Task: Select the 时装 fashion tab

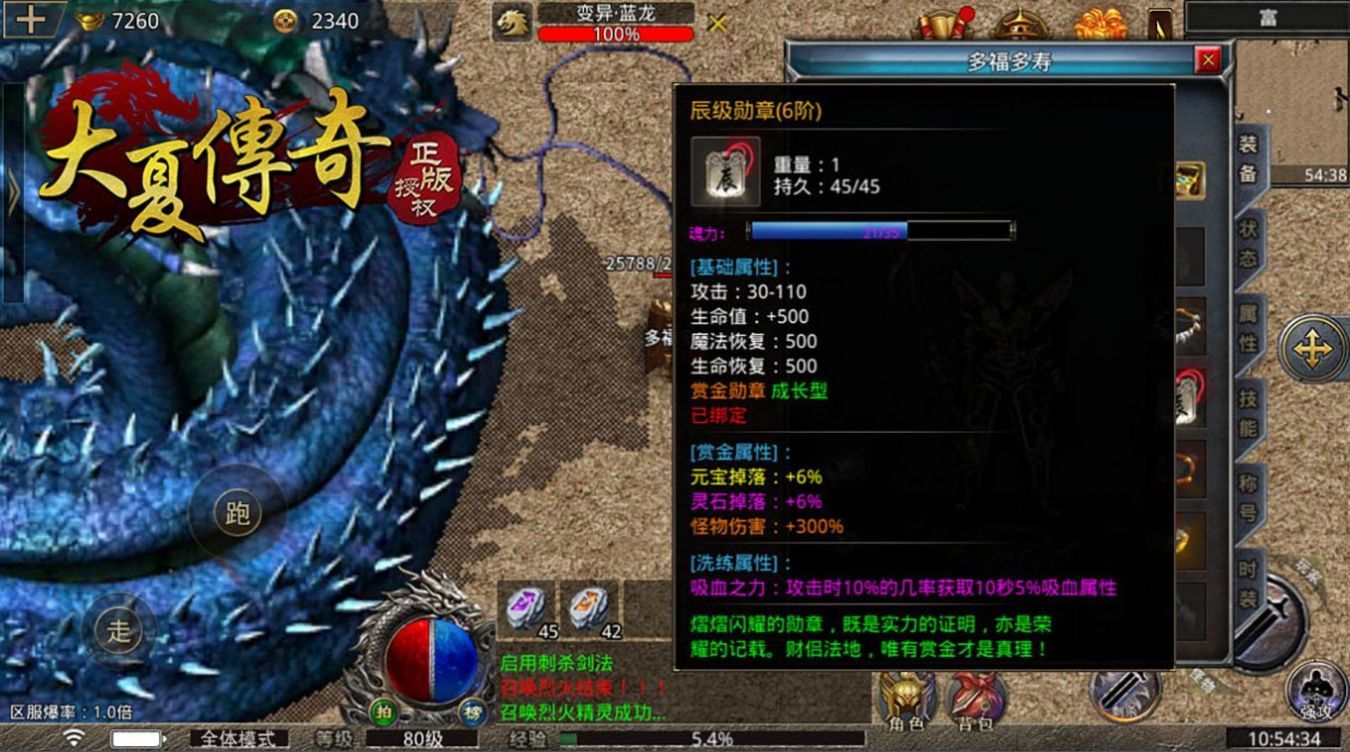Action: pos(1250,583)
